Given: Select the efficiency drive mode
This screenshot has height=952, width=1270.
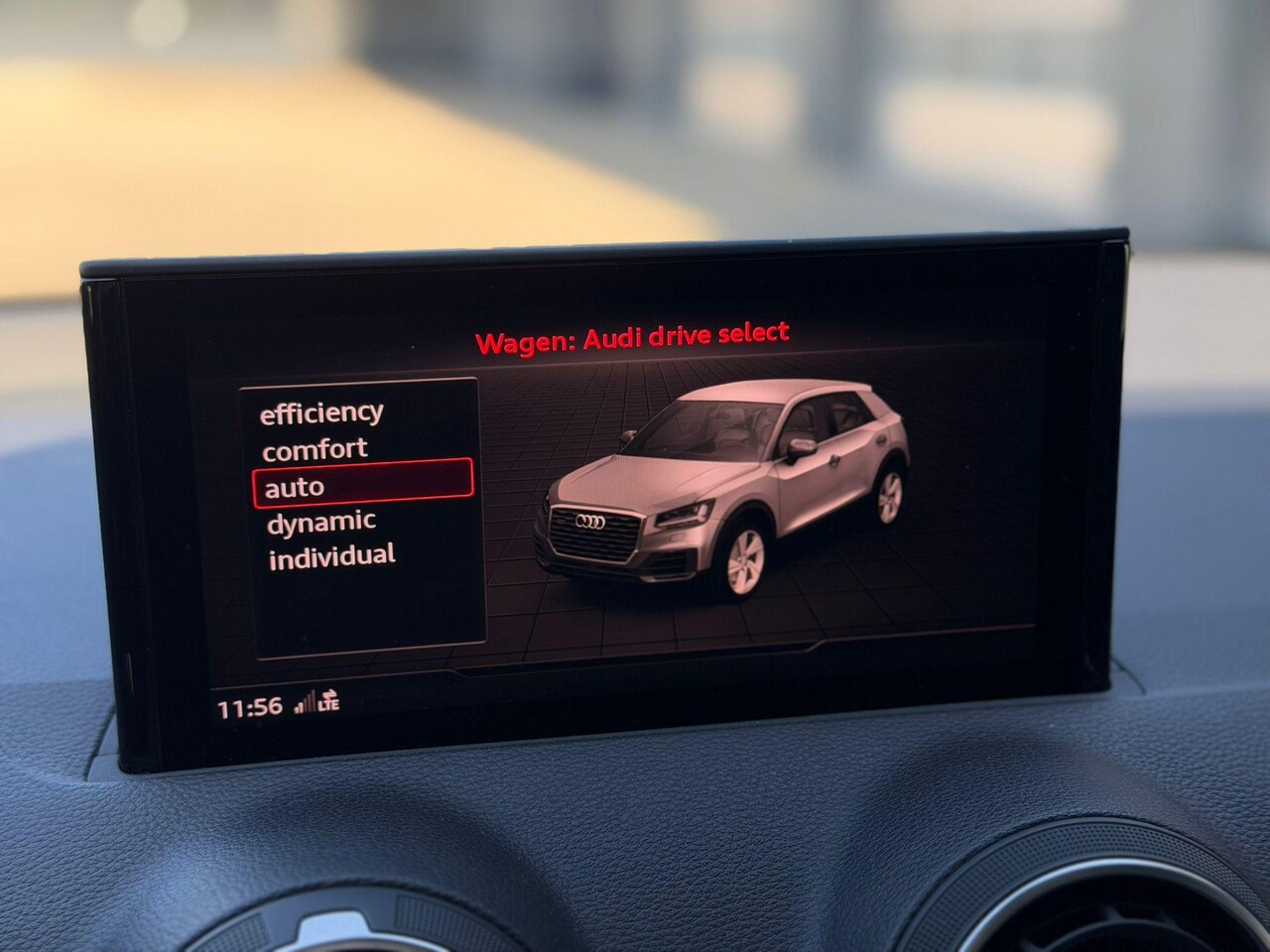Looking at the screenshot, I should (320, 413).
